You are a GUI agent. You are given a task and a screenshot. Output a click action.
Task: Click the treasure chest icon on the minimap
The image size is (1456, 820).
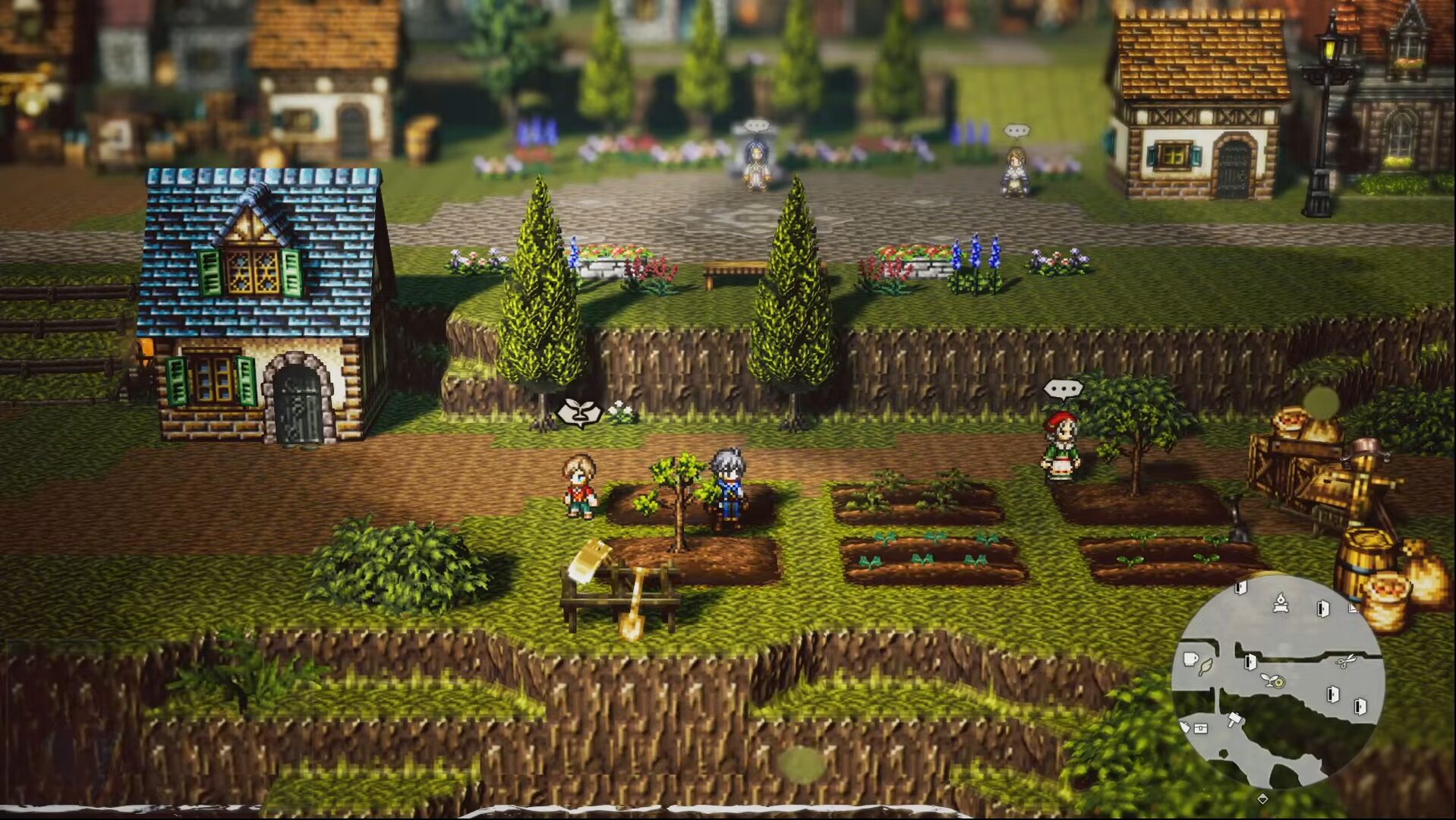[x=1201, y=729]
